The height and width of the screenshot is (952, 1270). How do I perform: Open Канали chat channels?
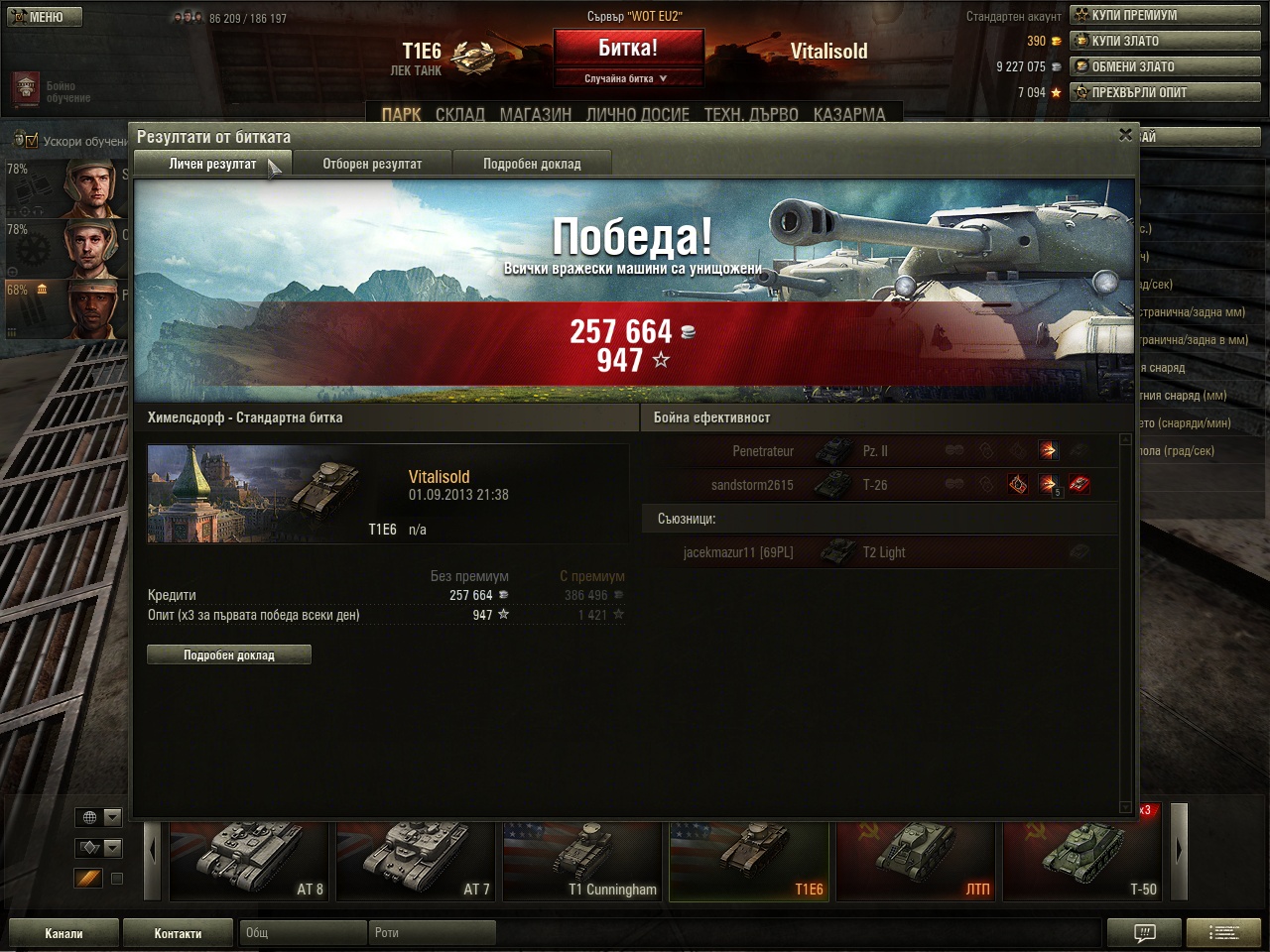tap(63, 933)
